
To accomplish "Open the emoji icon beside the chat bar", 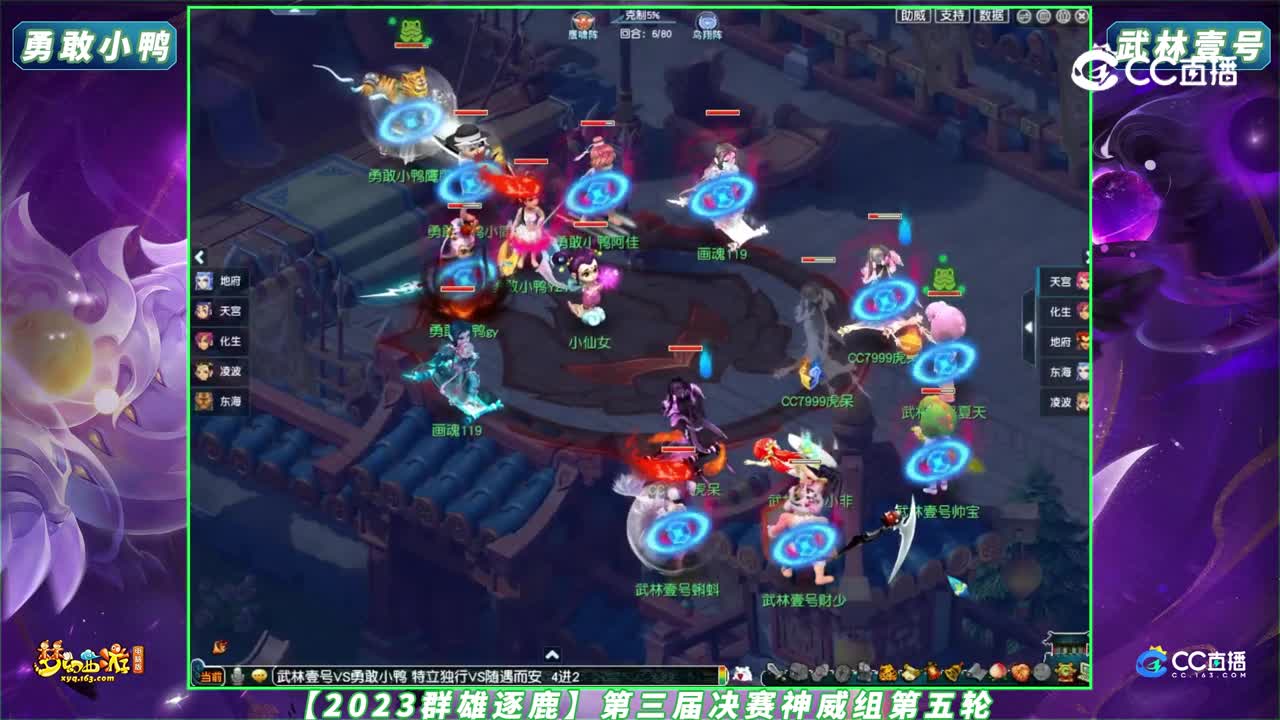I will 260,677.
